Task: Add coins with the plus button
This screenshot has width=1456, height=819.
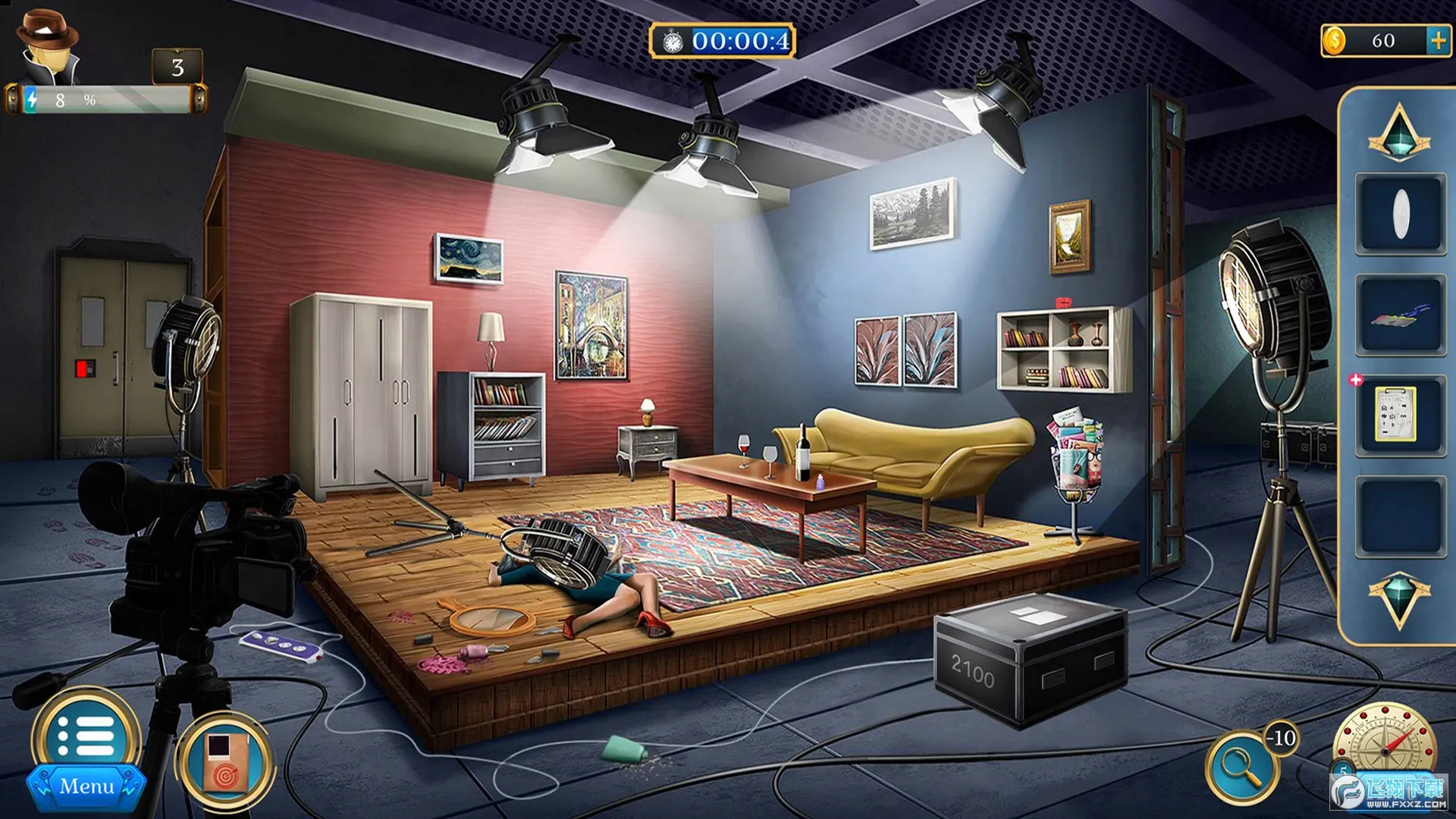Action: [1437, 41]
